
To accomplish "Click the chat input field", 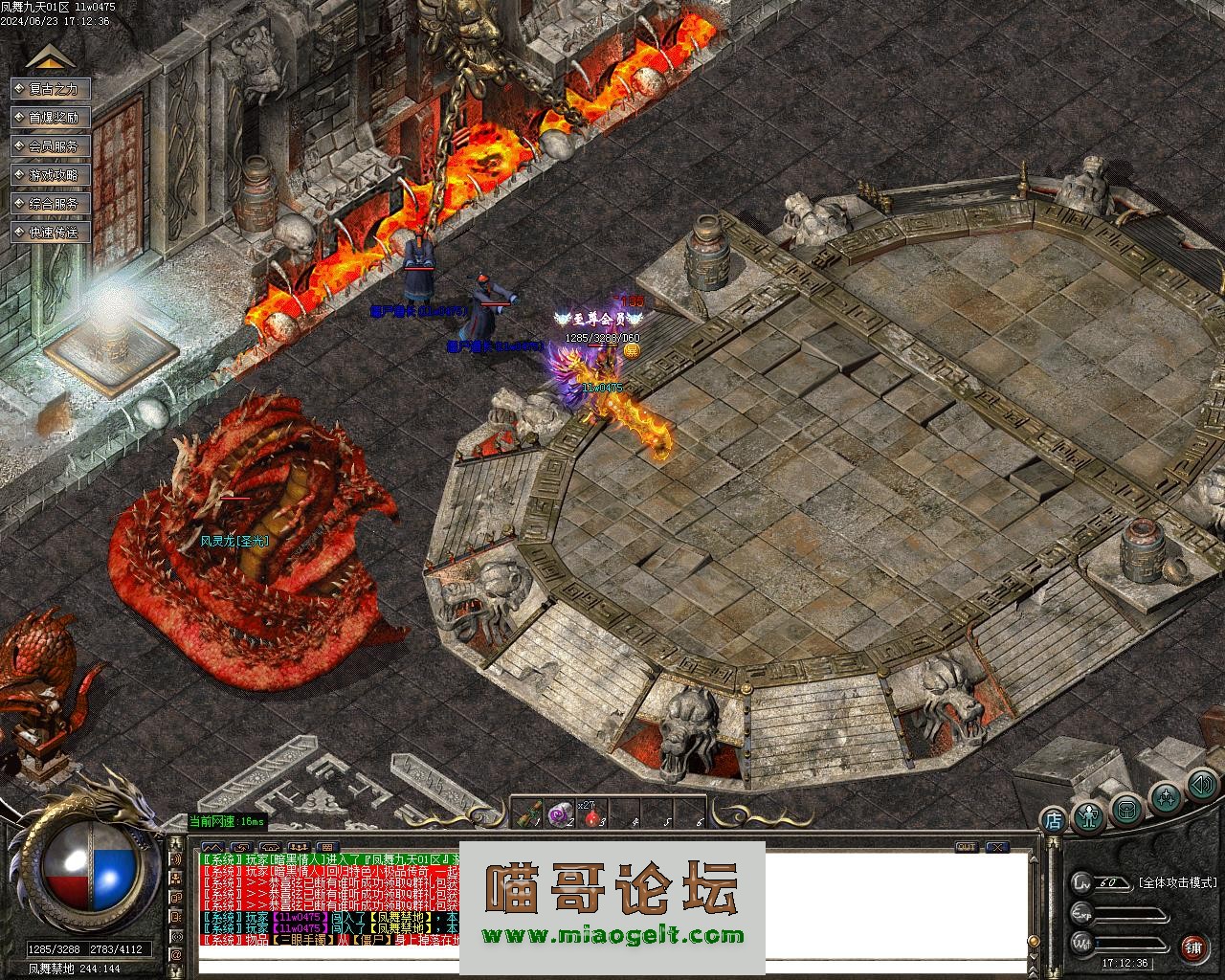I will click(325, 964).
